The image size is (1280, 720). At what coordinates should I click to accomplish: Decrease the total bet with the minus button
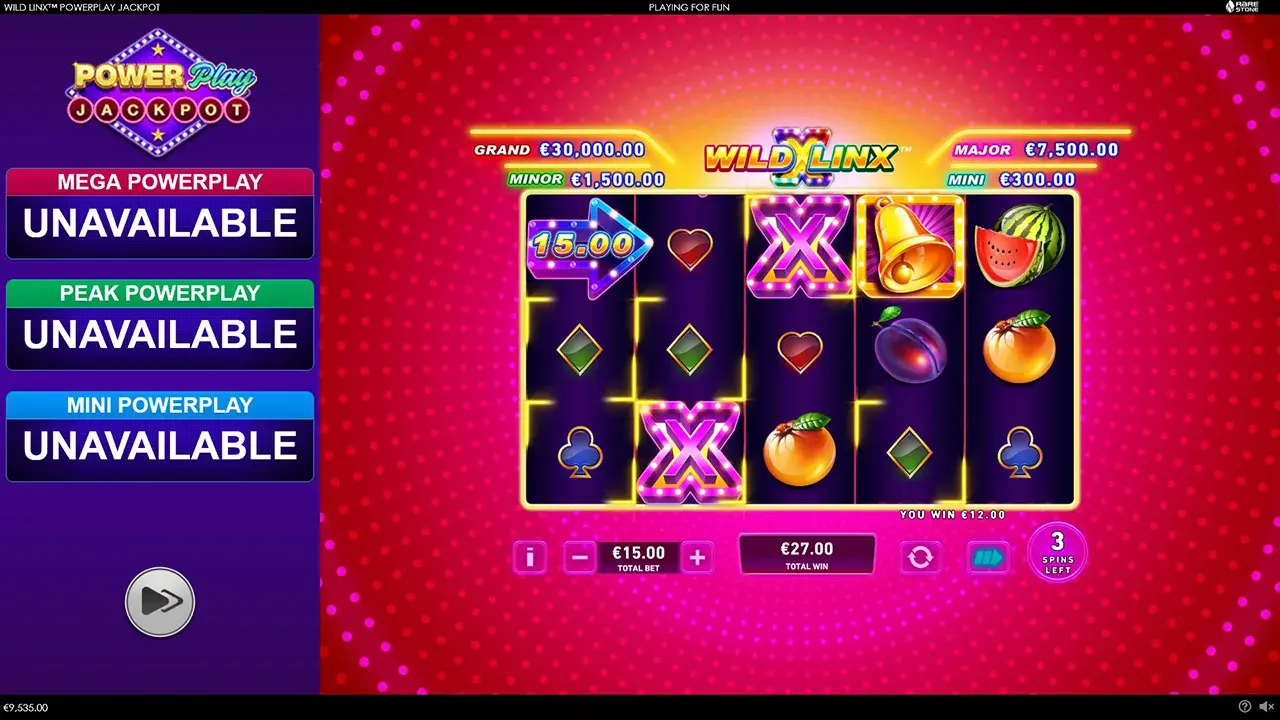click(x=580, y=557)
